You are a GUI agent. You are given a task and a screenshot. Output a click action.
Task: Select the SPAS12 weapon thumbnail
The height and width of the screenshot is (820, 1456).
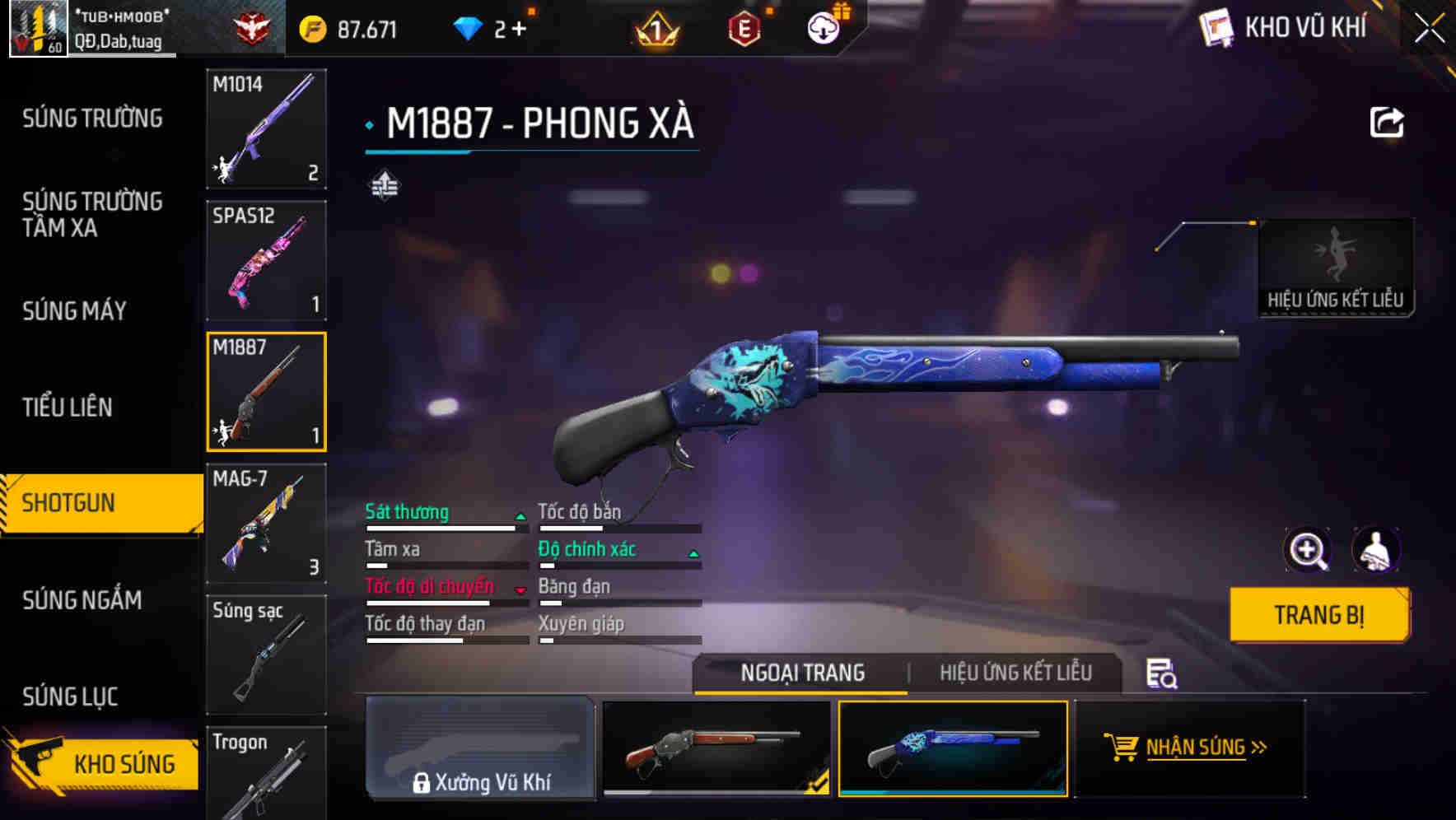265,260
